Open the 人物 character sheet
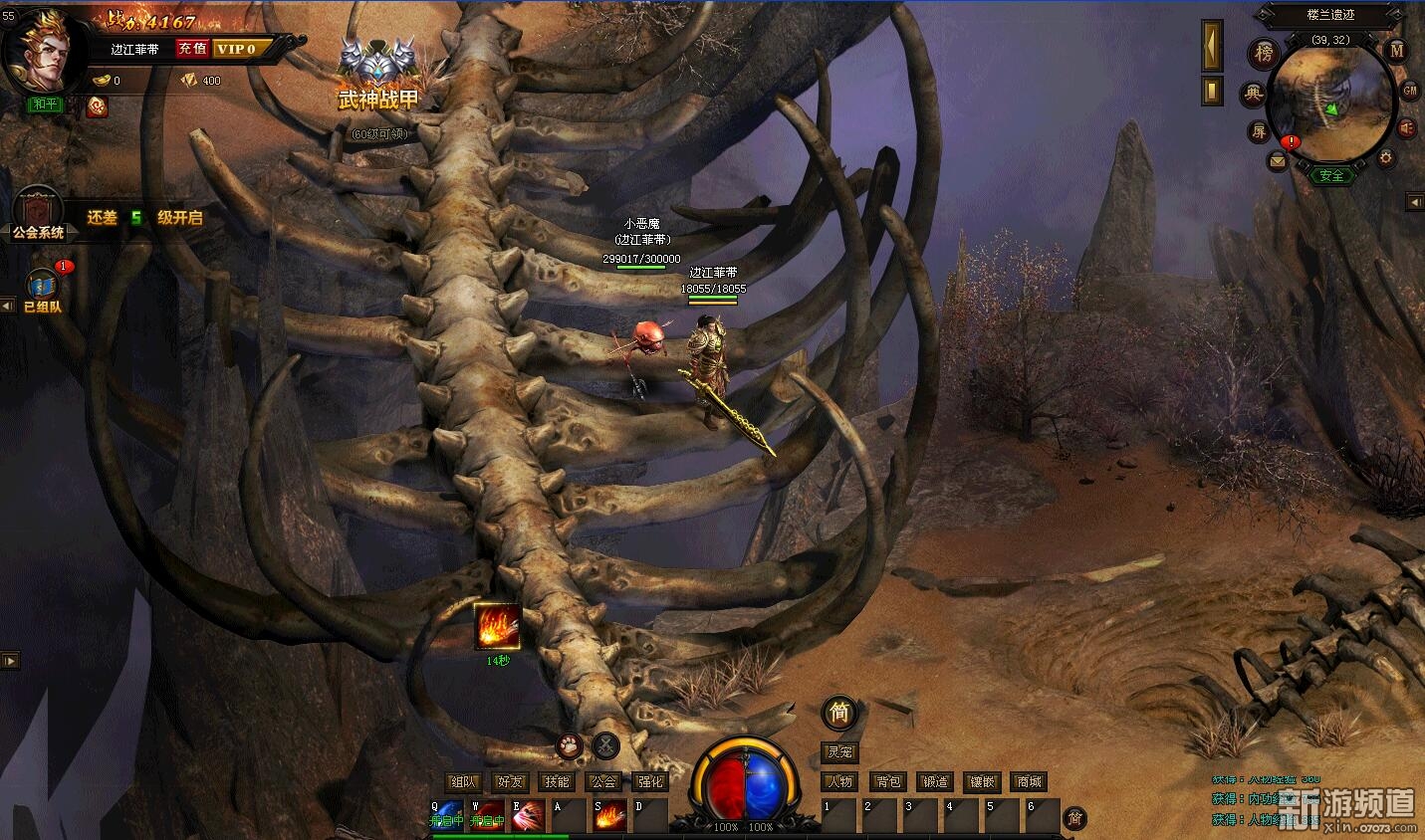Viewport: 1425px width, 840px height. [x=841, y=782]
